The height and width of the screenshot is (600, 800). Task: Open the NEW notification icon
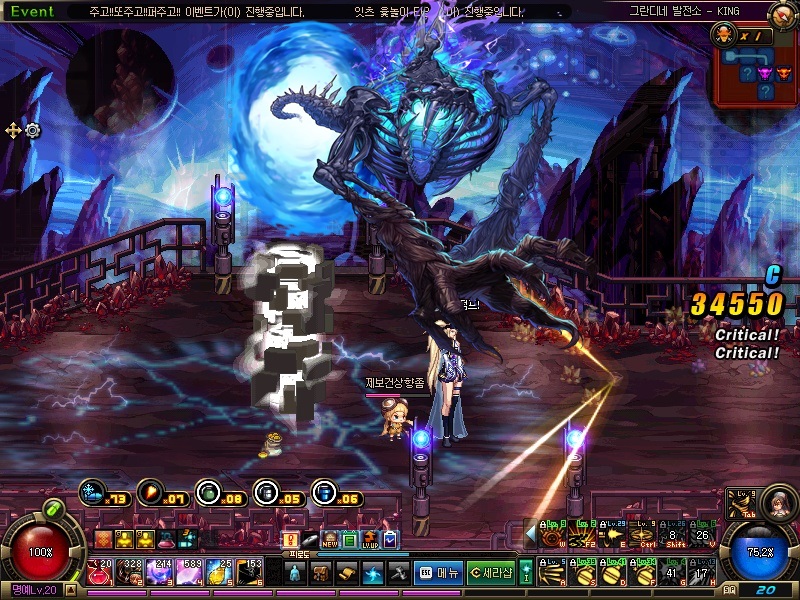point(329,540)
